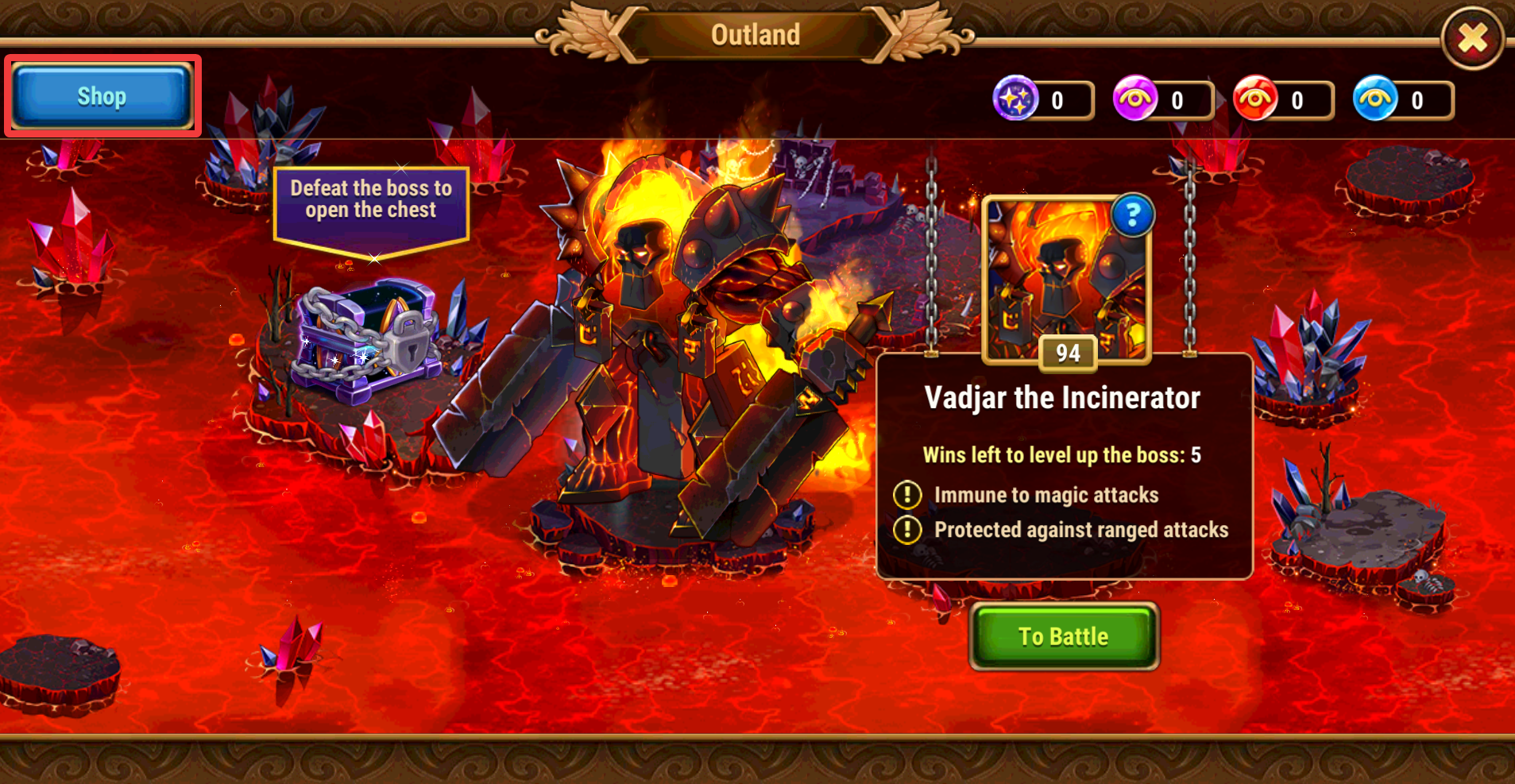This screenshot has width=1515, height=784.
Task: Tap the blue eye orb currency icon
Action: pos(1374,99)
